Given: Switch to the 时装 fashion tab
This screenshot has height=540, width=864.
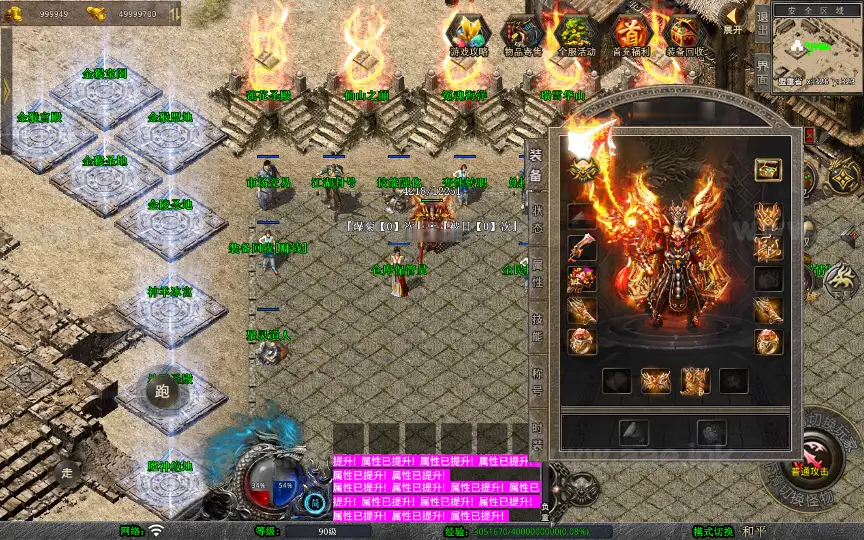Looking at the screenshot, I should click(x=537, y=434).
